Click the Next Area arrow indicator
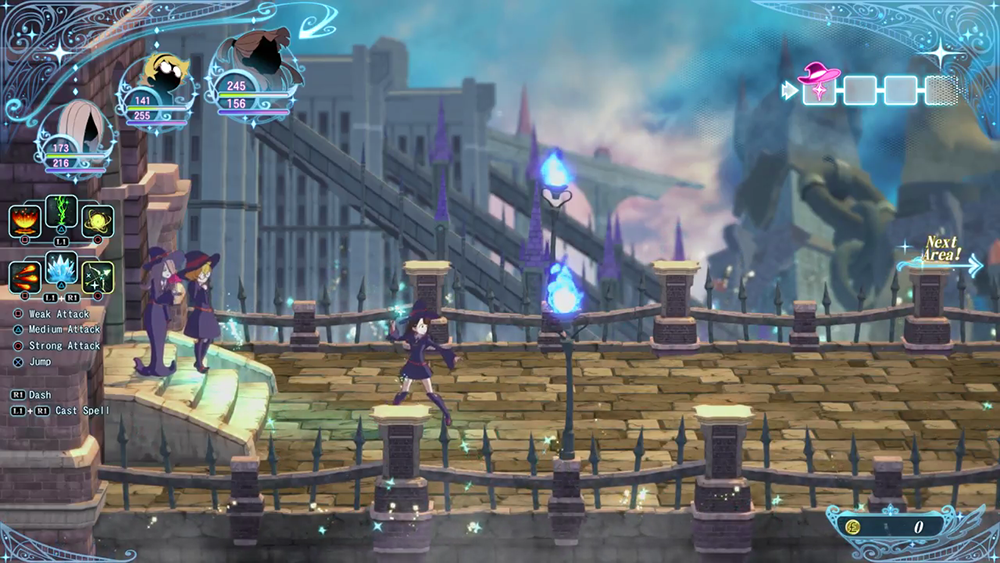 tap(939, 257)
